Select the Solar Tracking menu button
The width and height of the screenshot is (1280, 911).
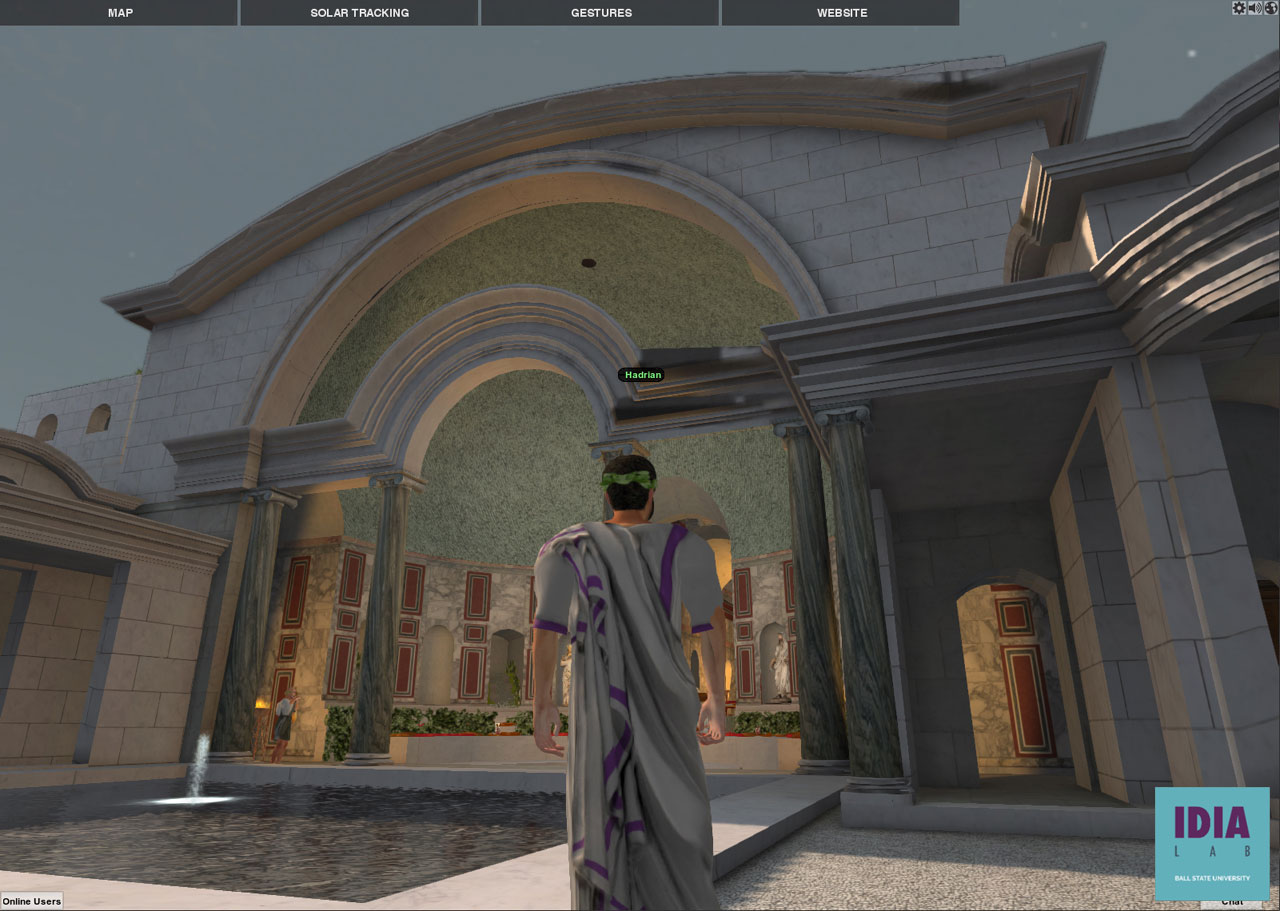(359, 13)
